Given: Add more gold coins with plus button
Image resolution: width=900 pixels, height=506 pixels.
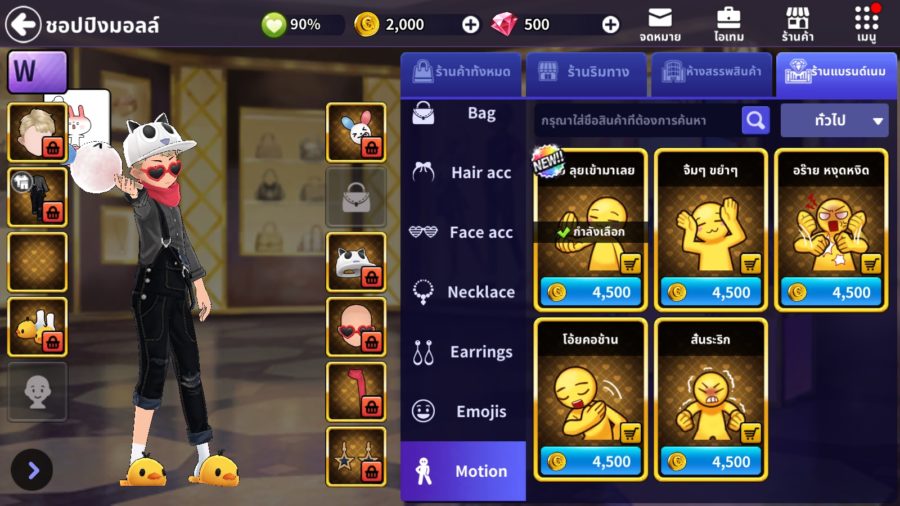Looking at the screenshot, I should point(471,24).
